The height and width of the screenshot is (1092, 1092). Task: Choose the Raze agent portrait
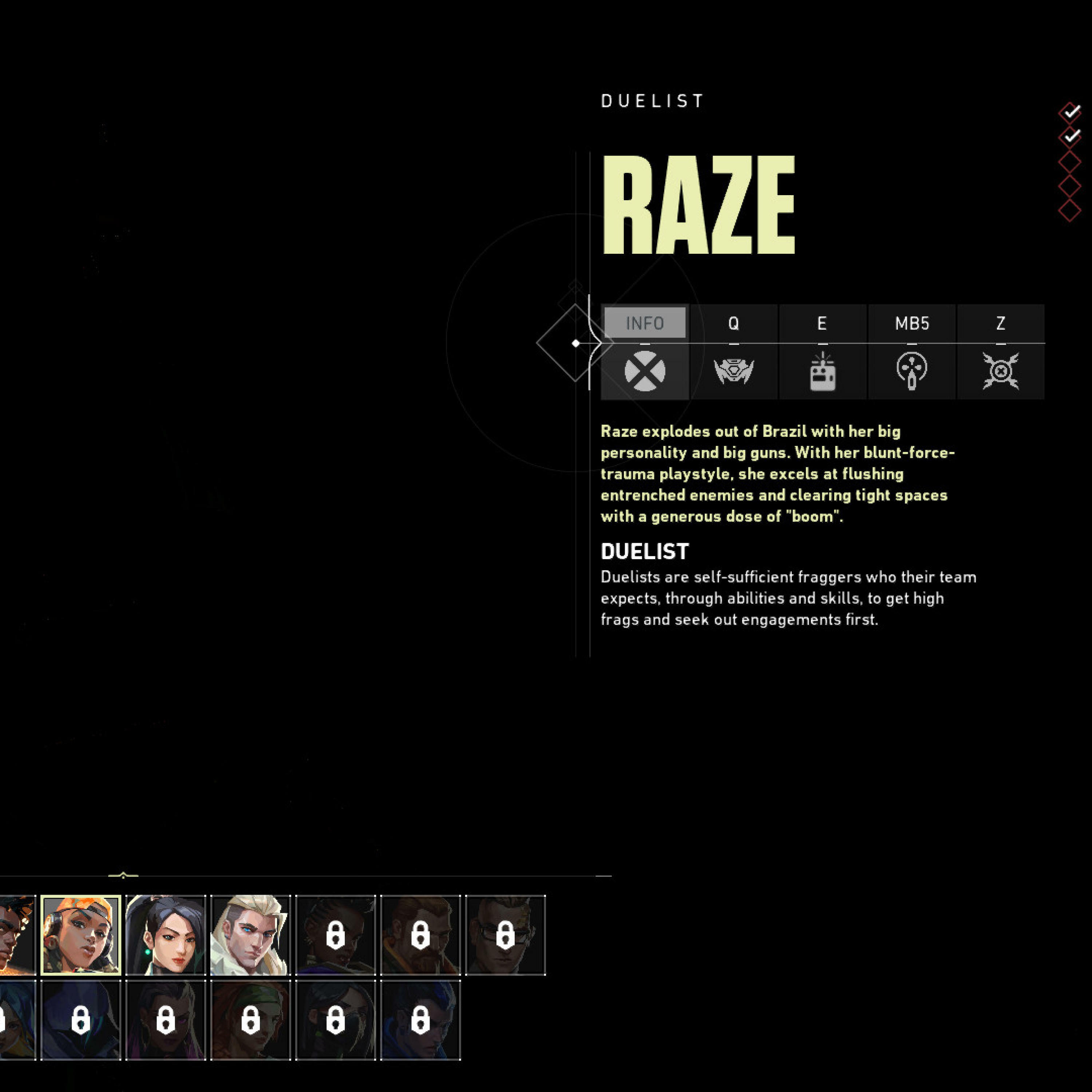[81, 935]
